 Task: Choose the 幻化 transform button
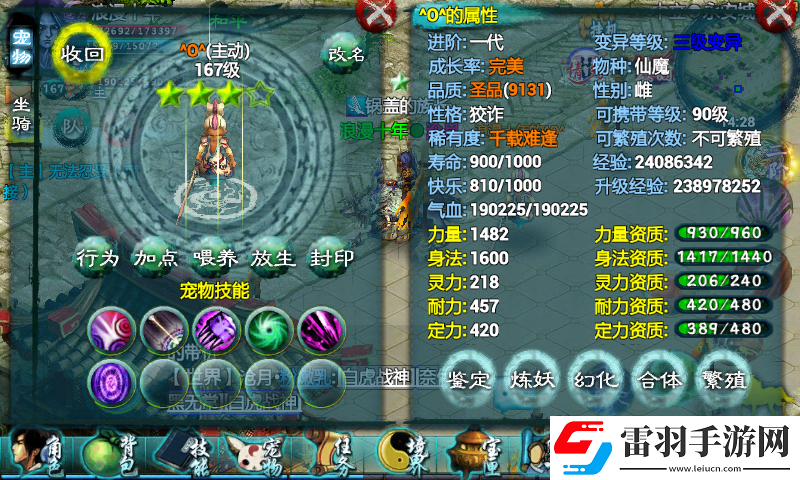click(594, 379)
